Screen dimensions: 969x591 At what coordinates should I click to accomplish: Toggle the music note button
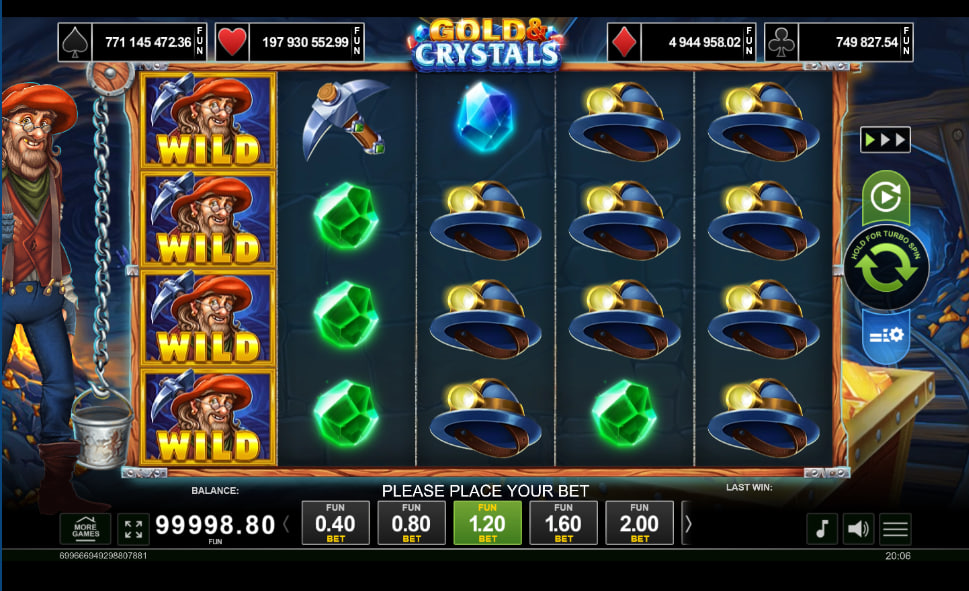click(x=822, y=528)
